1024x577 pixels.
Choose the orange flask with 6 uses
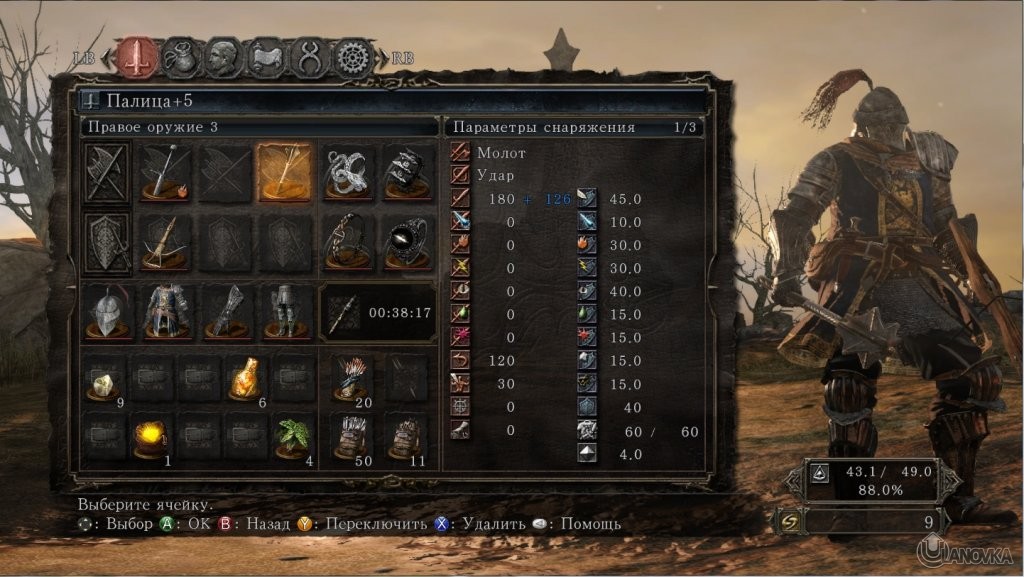[247, 379]
